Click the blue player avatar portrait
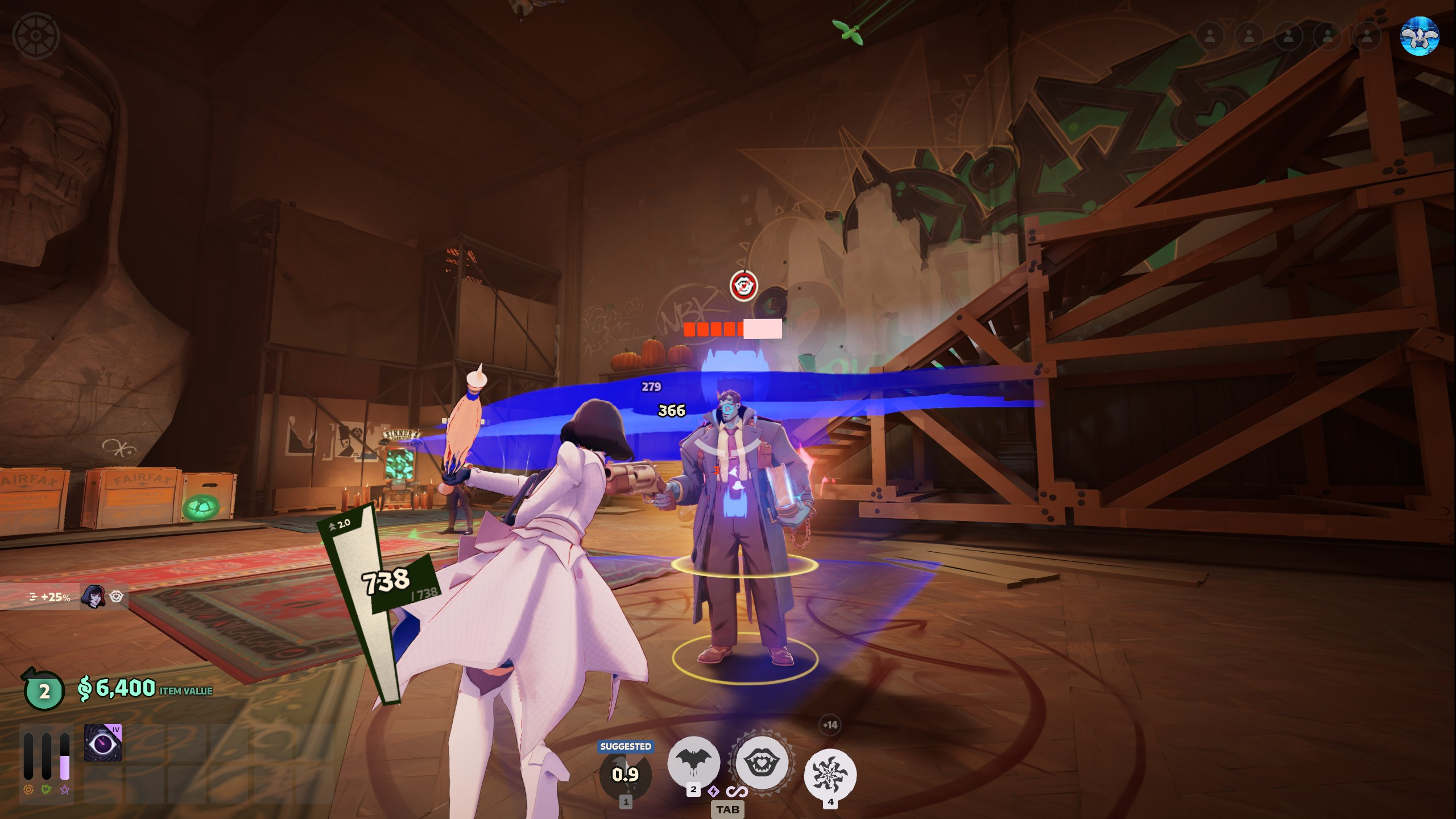The height and width of the screenshot is (819, 1456). (1419, 36)
